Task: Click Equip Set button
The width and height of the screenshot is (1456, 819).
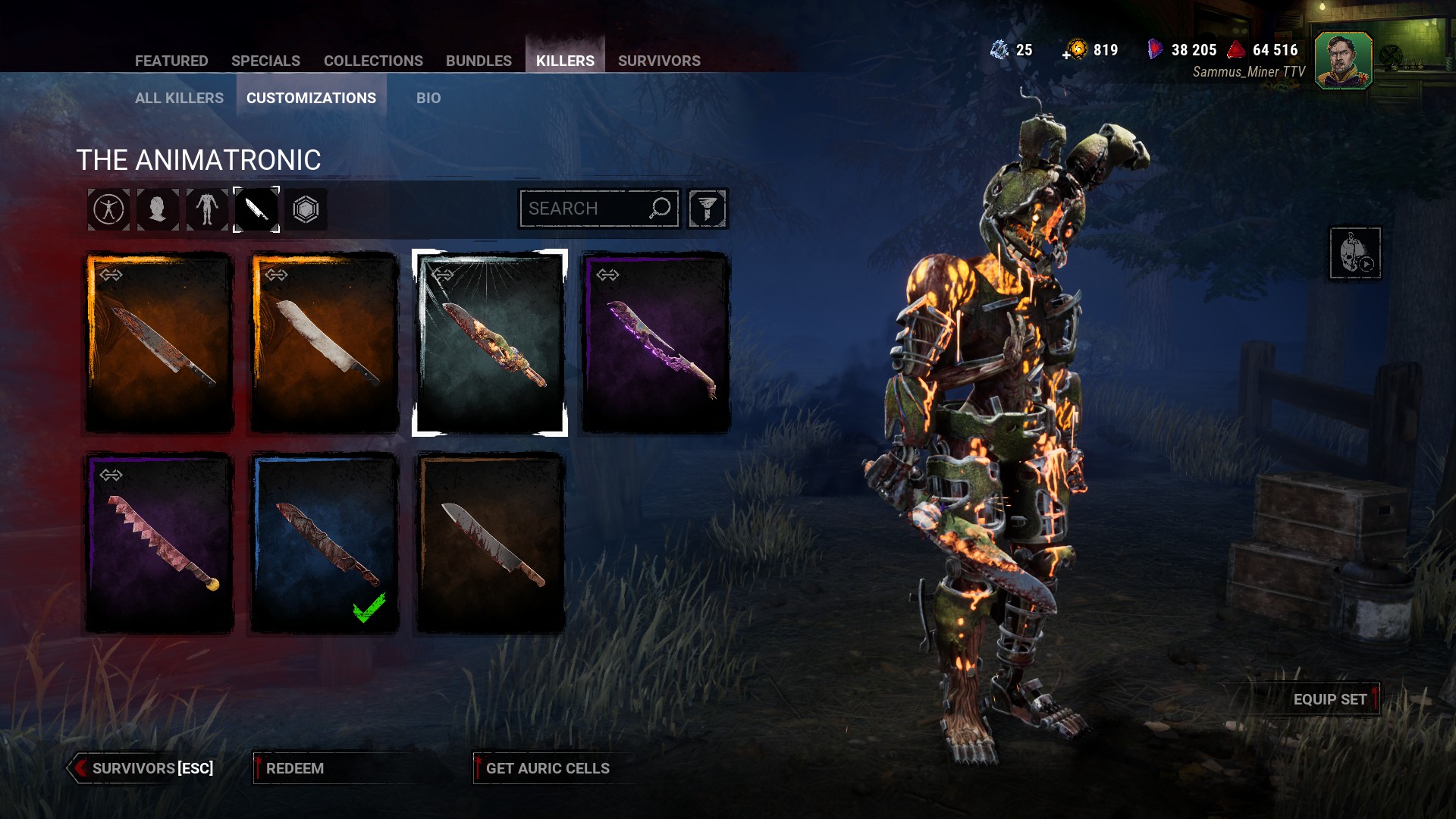Action: [x=1330, y=699]
